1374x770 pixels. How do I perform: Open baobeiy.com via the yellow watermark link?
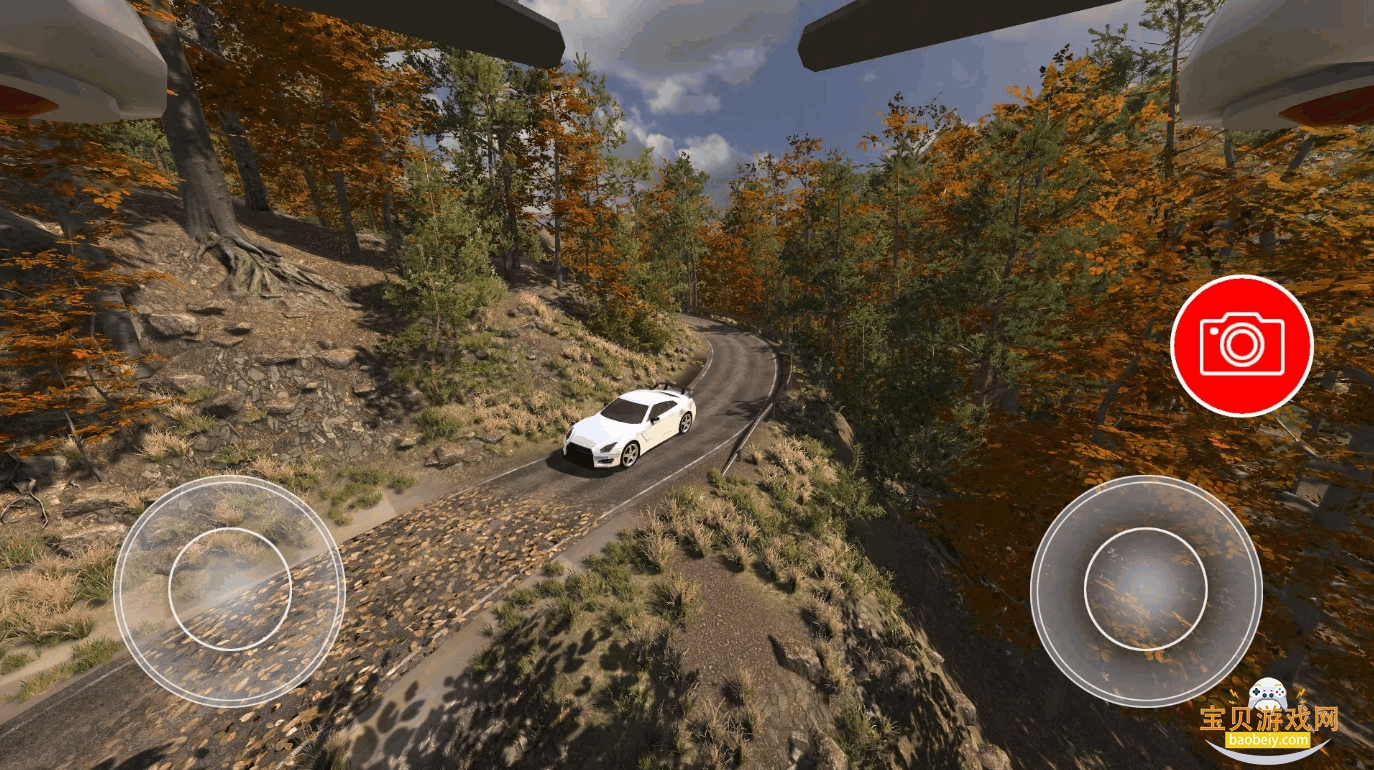(x=1269, y=739)
